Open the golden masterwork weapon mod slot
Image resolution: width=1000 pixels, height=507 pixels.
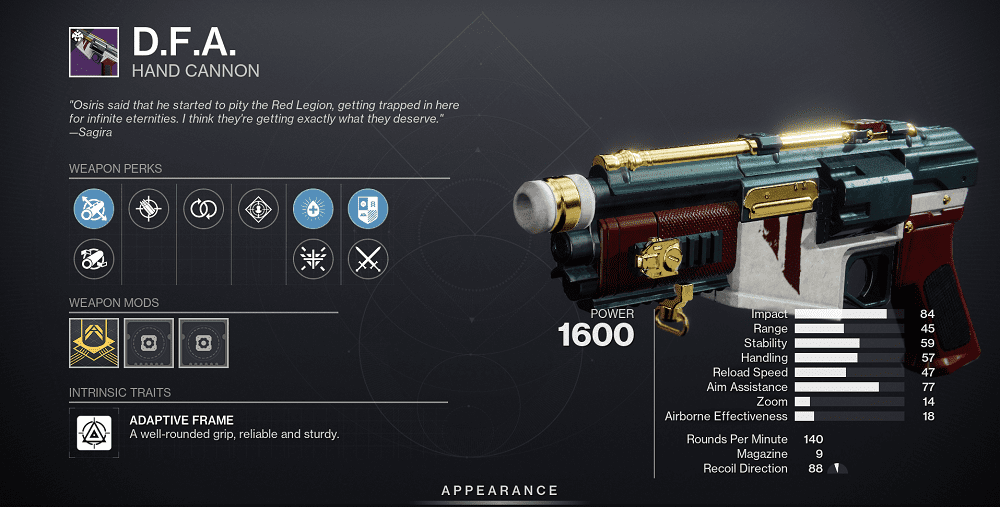[x=94, y=343]
